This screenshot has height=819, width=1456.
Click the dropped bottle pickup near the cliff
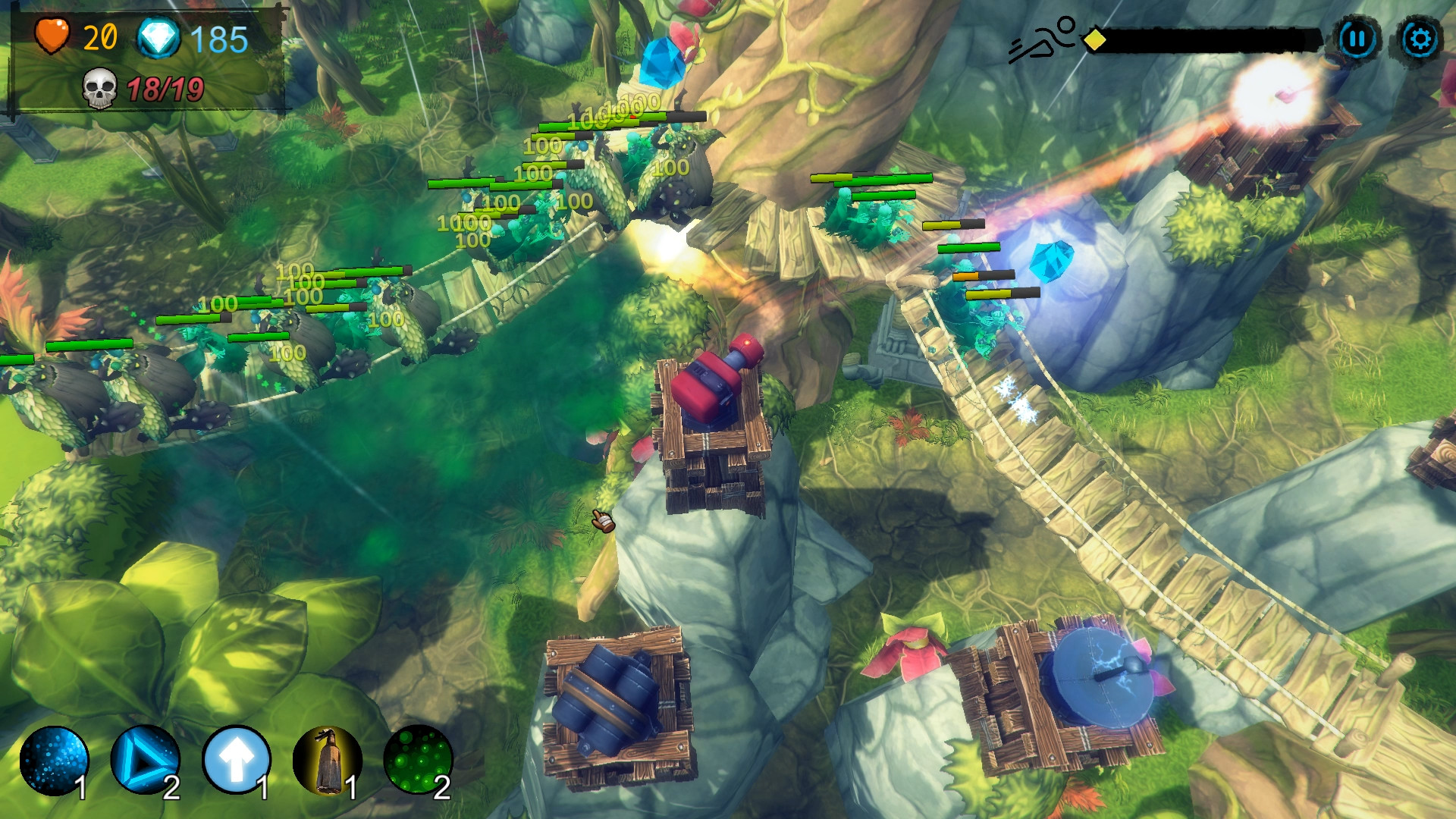604,518
